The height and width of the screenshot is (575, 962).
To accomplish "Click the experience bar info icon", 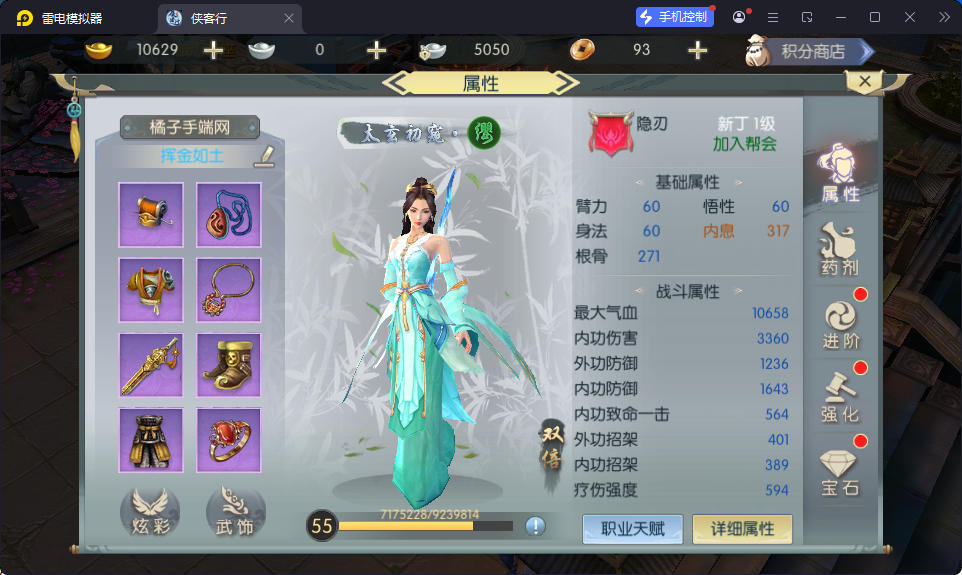I will [535, 526].
